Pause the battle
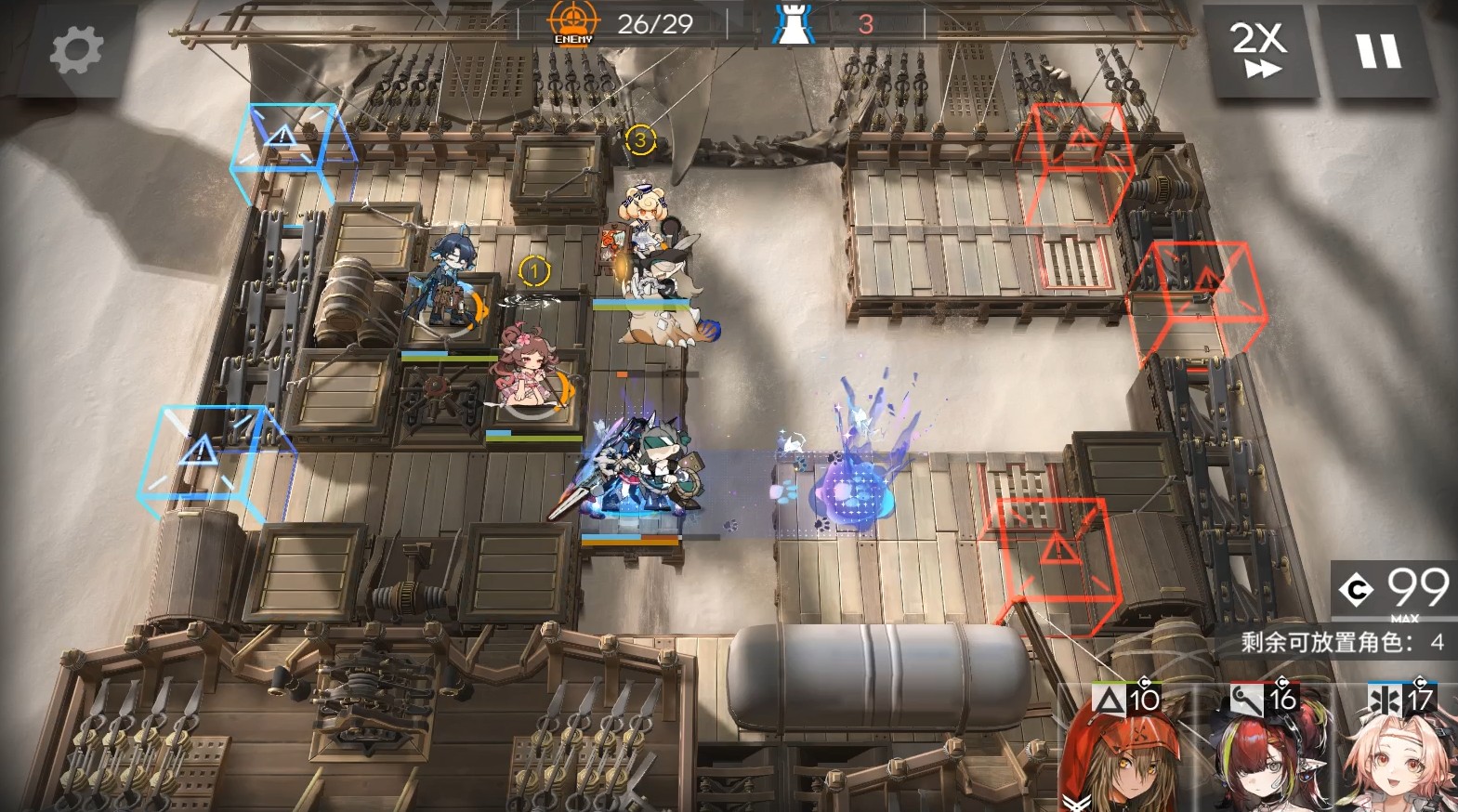This screenshot has width=1458, height=812. (x=1378, y=50)
